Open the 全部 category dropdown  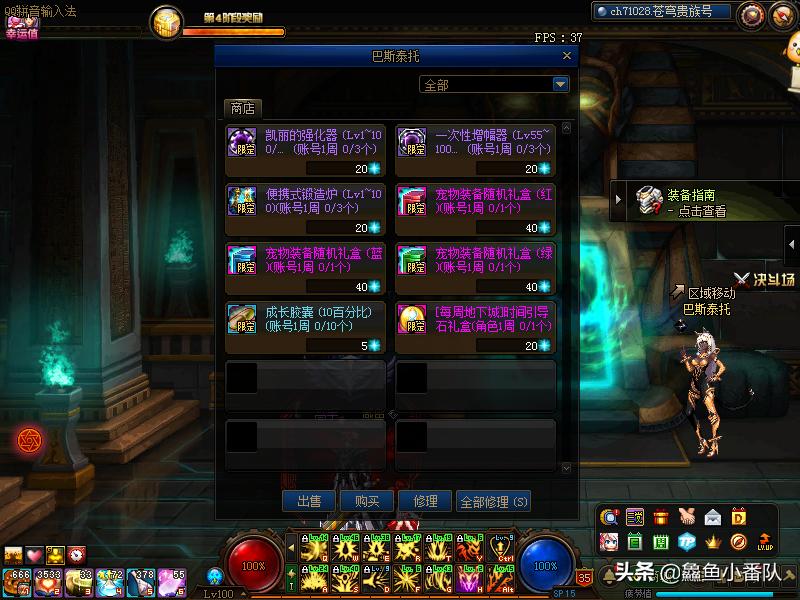[x=494, y=85]
